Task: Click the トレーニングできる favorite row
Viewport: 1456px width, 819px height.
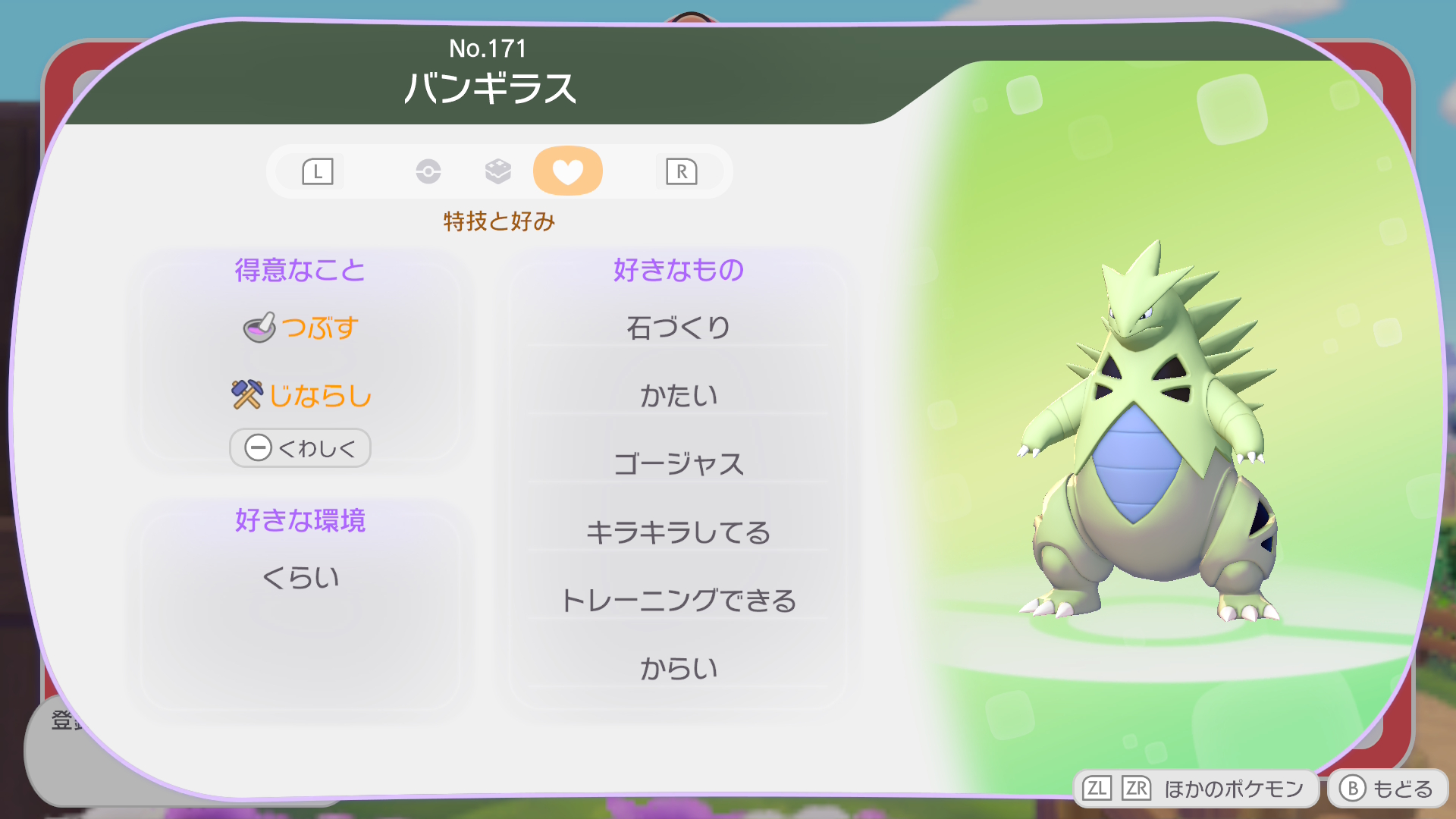Action: coord(678,600)
